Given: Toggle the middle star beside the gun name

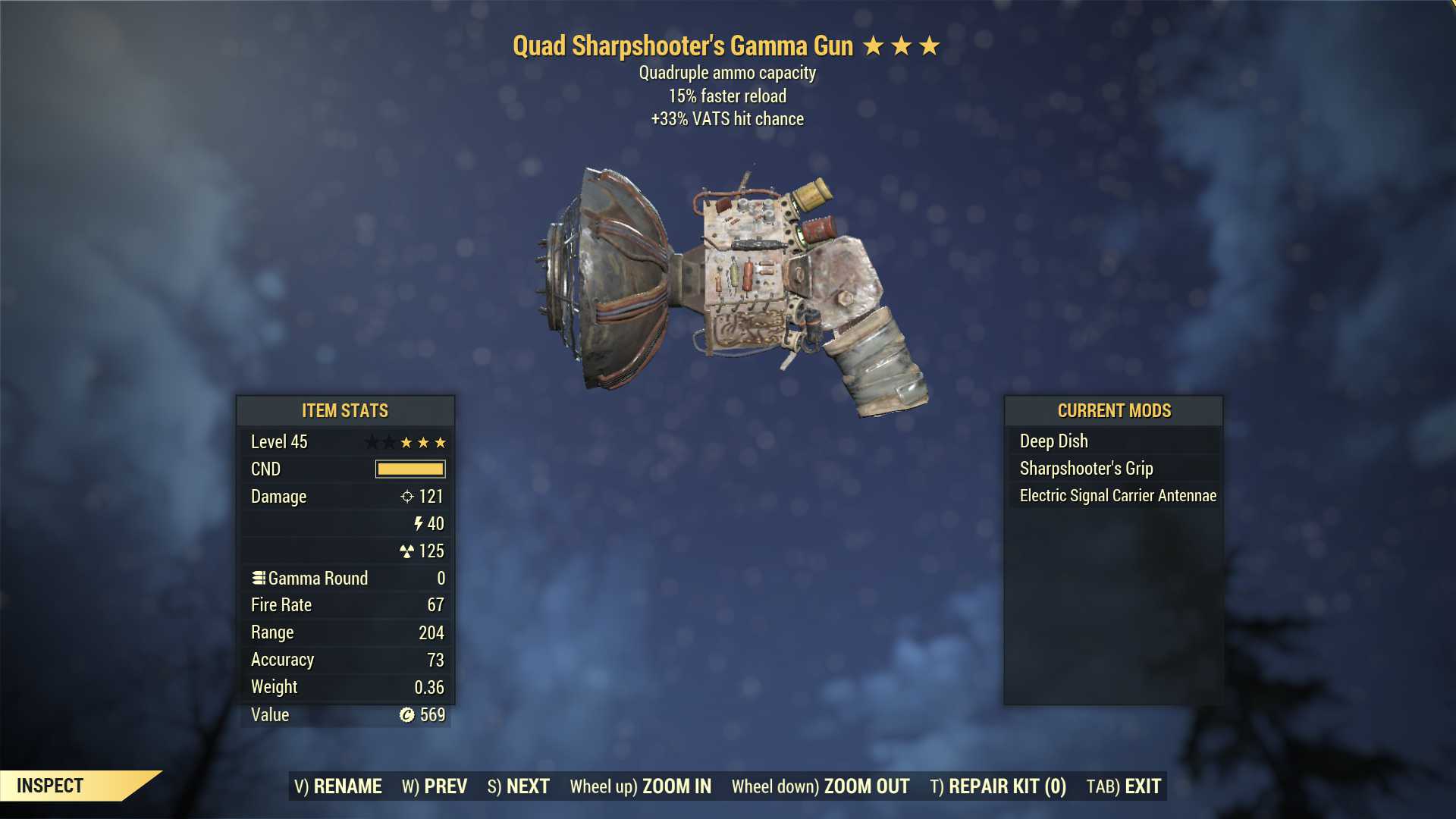Looking at the screenshot, I should [x=902, y=46].
